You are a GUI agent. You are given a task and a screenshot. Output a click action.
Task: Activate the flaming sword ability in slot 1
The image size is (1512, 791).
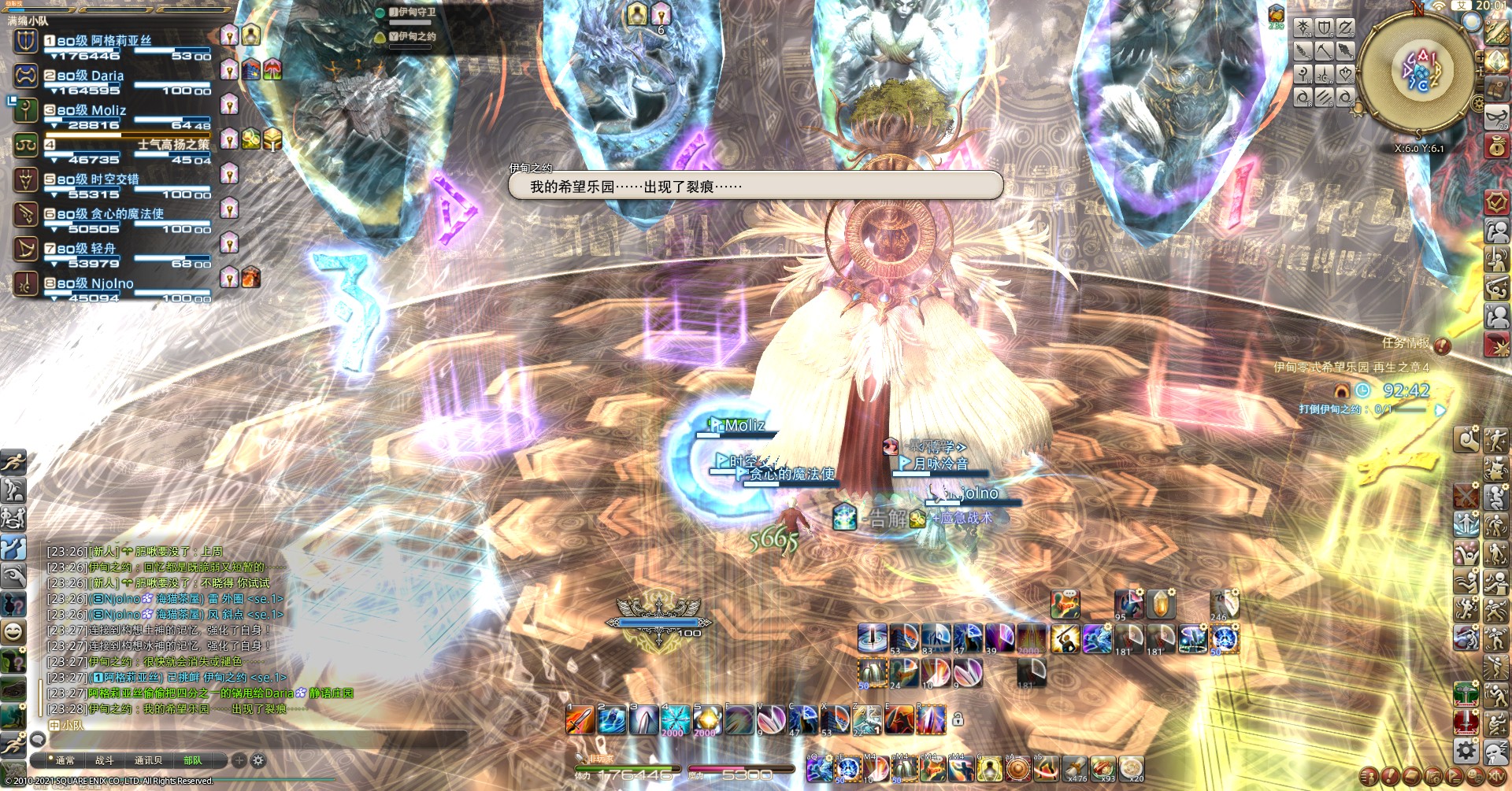pyautogui.click(x=580, y=720)
